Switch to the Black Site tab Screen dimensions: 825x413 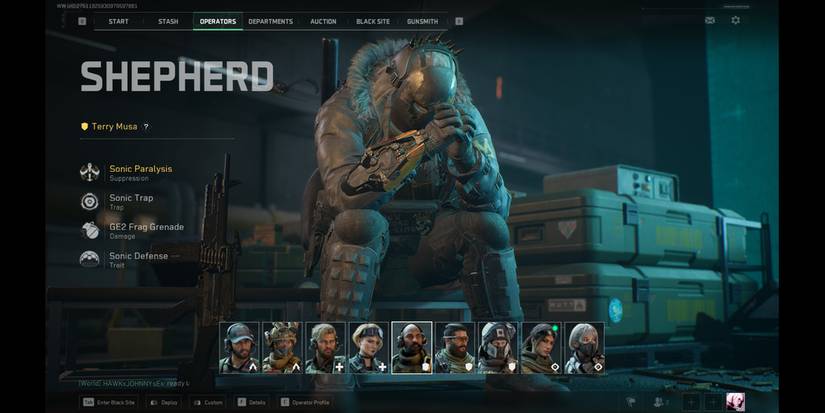click(x=373, y=21)
